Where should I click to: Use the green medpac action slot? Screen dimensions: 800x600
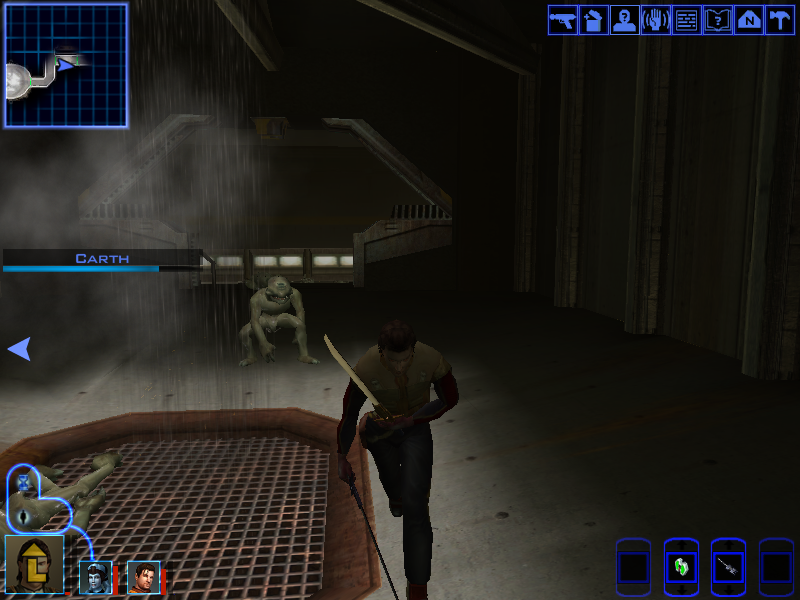pos(681,568)
